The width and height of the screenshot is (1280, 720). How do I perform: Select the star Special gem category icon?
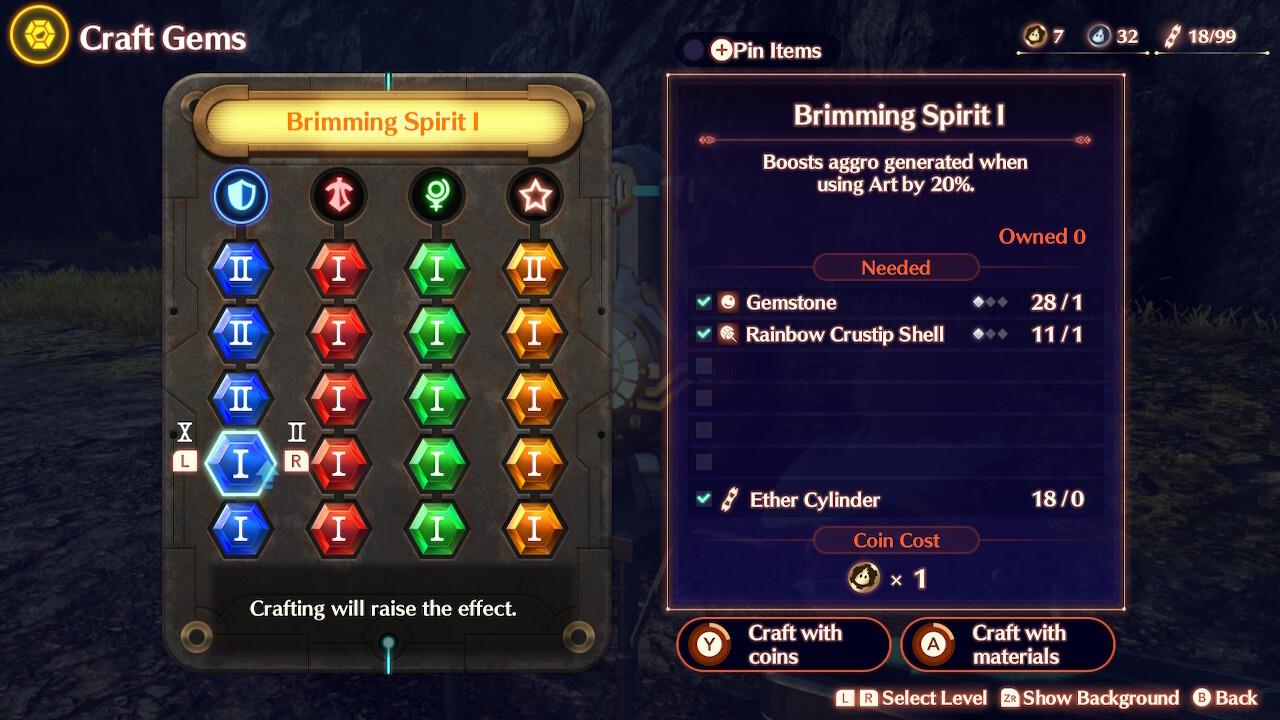click(535, 196)
